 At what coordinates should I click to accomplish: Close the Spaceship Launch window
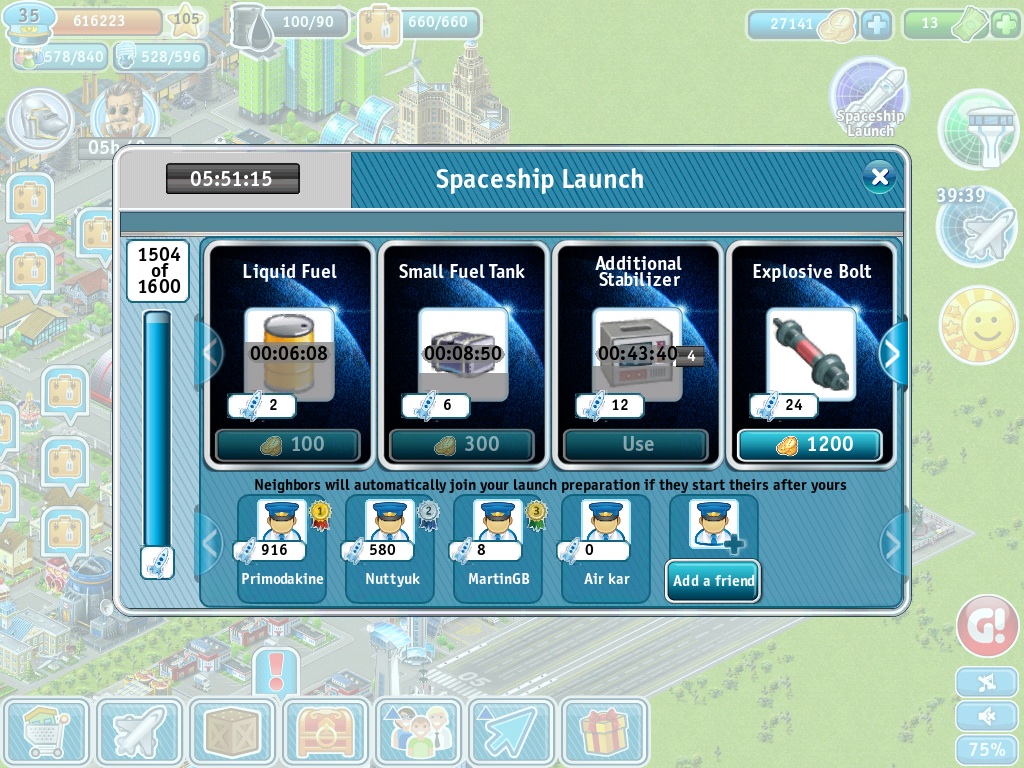[x=879, y=178]
